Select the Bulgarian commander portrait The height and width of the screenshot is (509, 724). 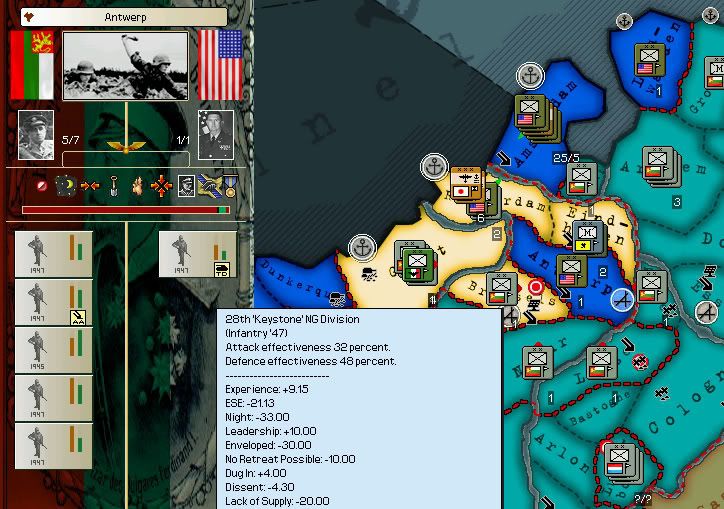36,134
